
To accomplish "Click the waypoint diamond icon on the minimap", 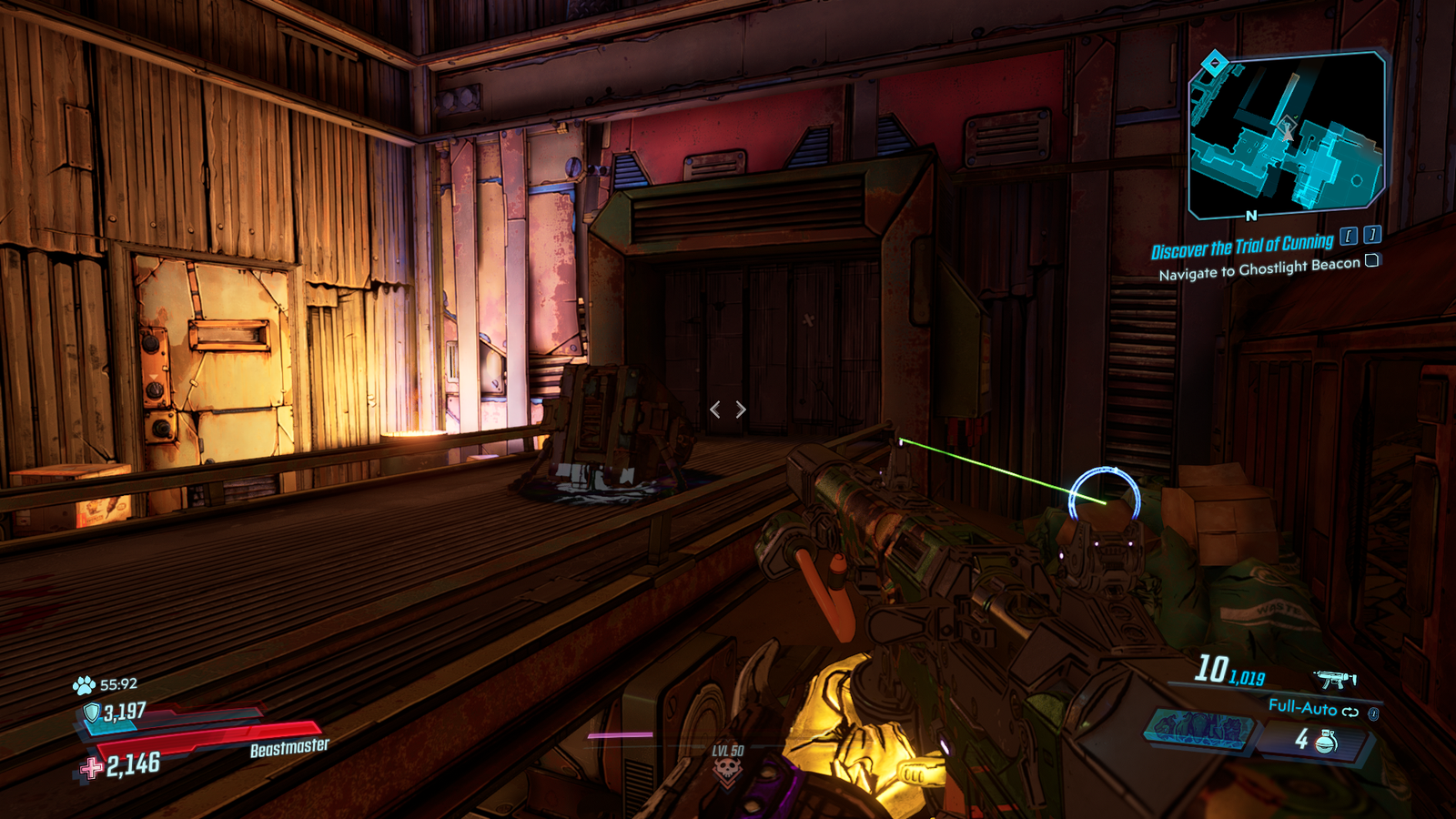I will pyautogui.click(x=1216, y=62).
